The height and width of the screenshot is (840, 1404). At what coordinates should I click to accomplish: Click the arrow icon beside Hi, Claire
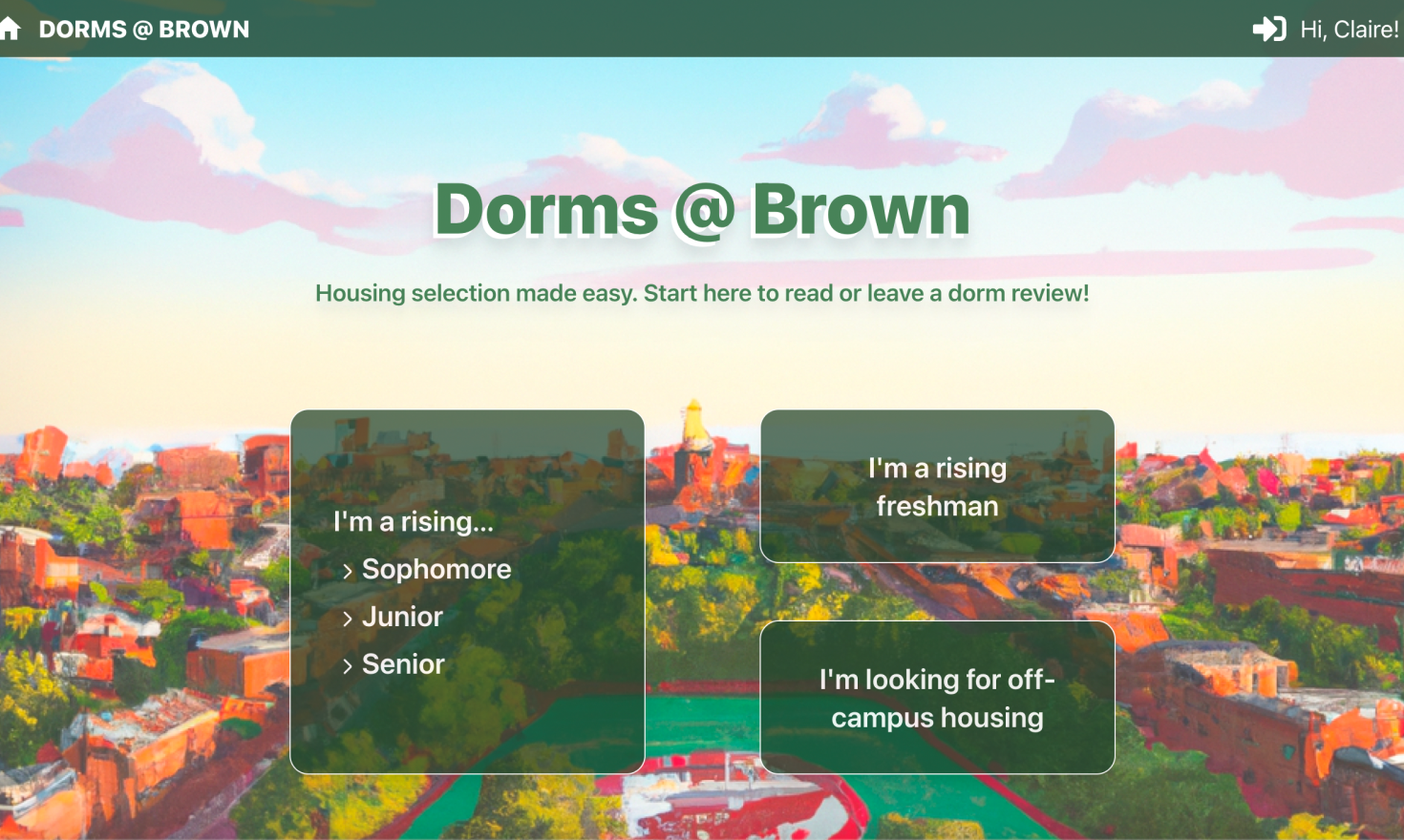1268,29
